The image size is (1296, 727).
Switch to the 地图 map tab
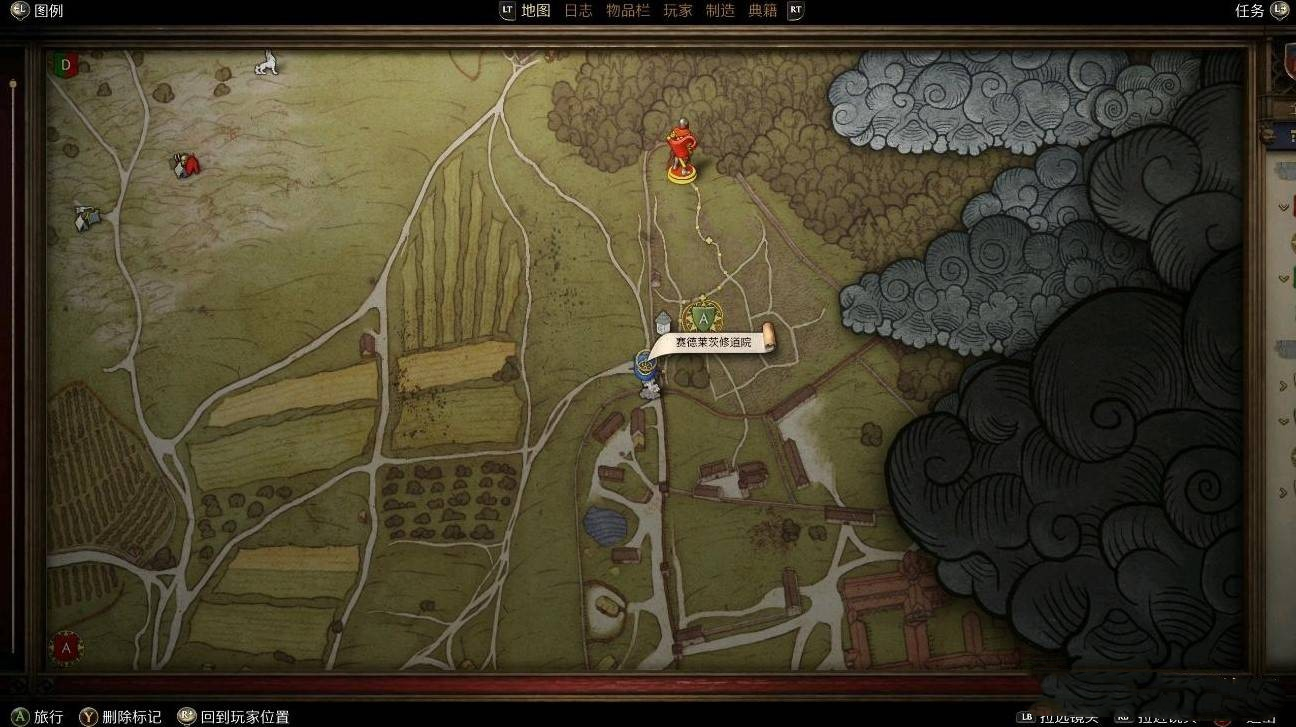[x=536, y=11]
